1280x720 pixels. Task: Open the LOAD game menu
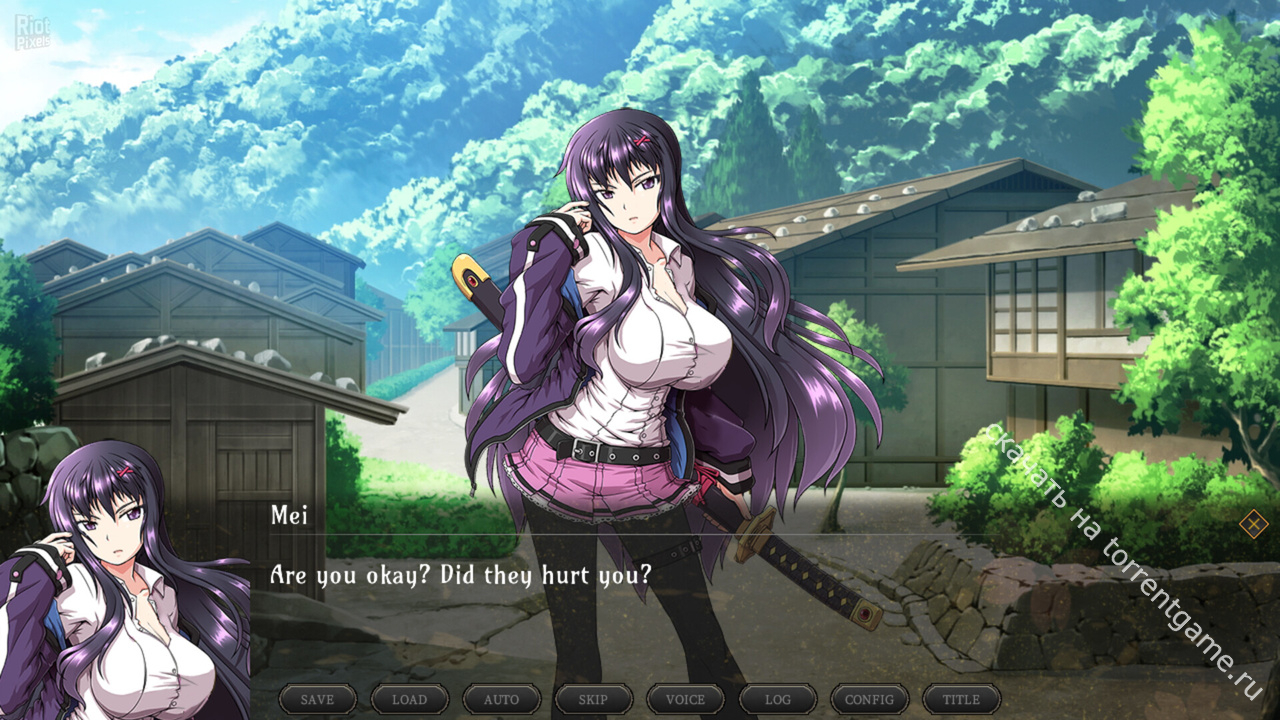coord(409,699)
